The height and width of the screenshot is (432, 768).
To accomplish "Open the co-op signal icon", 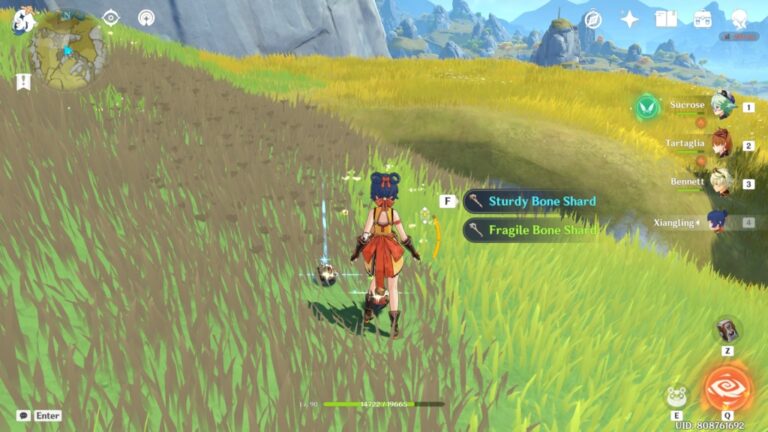I will click(146, 18).
